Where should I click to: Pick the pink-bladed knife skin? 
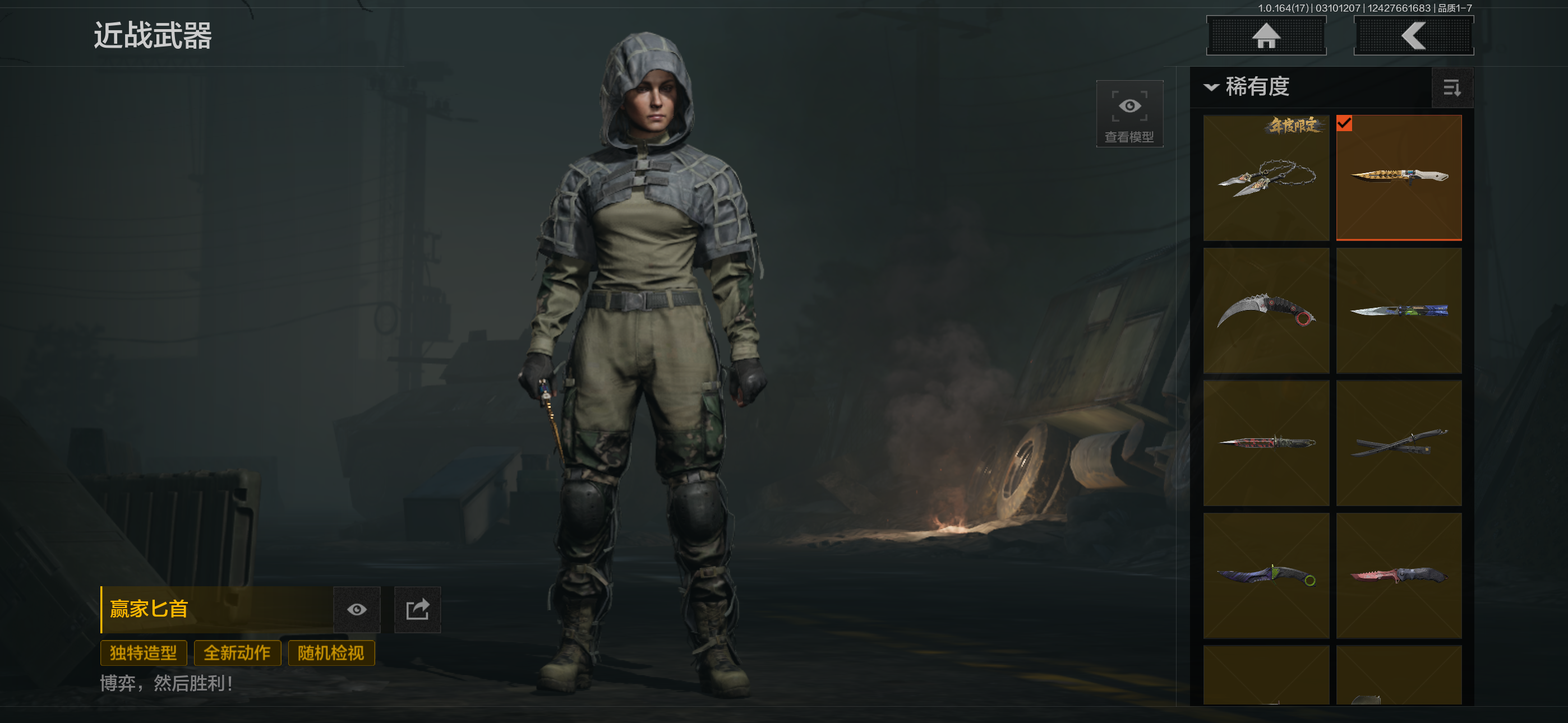pyautogui.click(x=1399, y=576)
